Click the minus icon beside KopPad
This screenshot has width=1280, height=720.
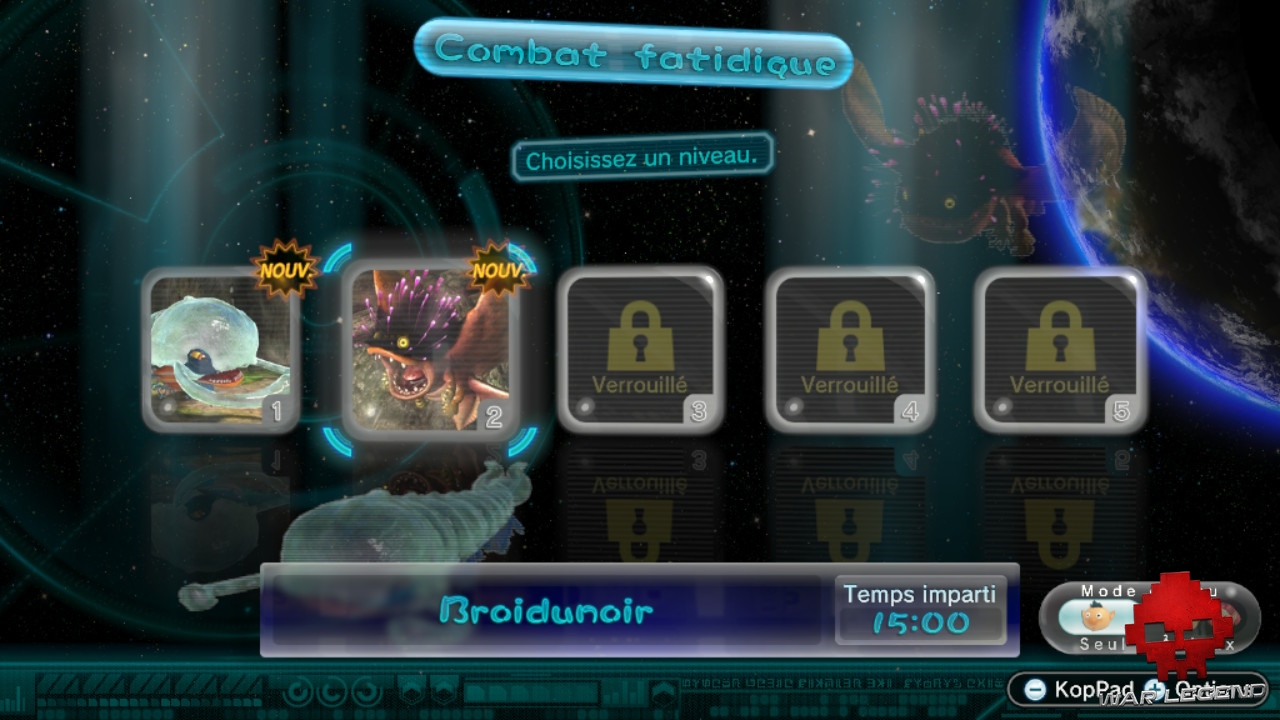[1035, 689]
